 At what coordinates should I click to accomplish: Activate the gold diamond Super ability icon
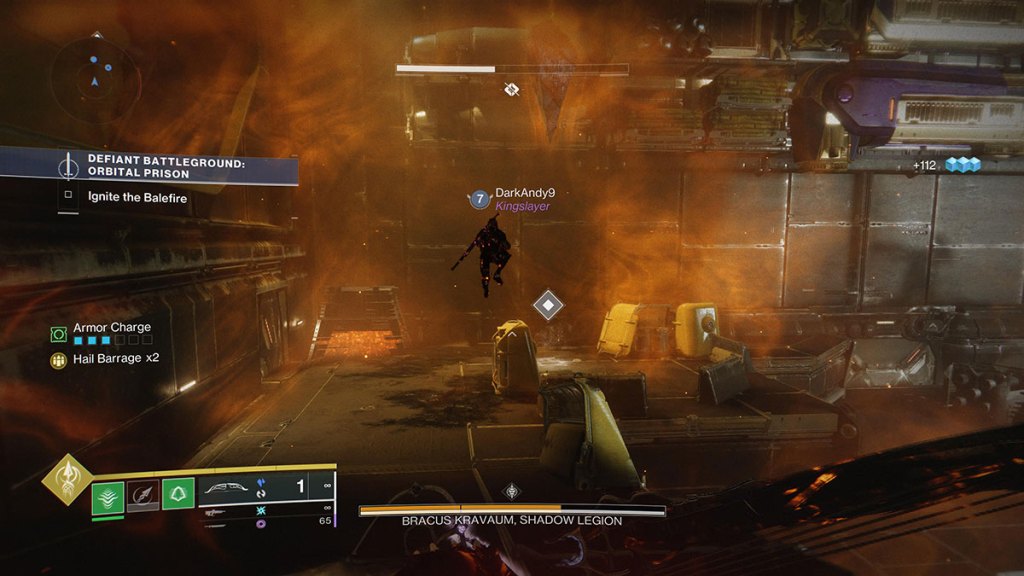[x=67, y=481]
